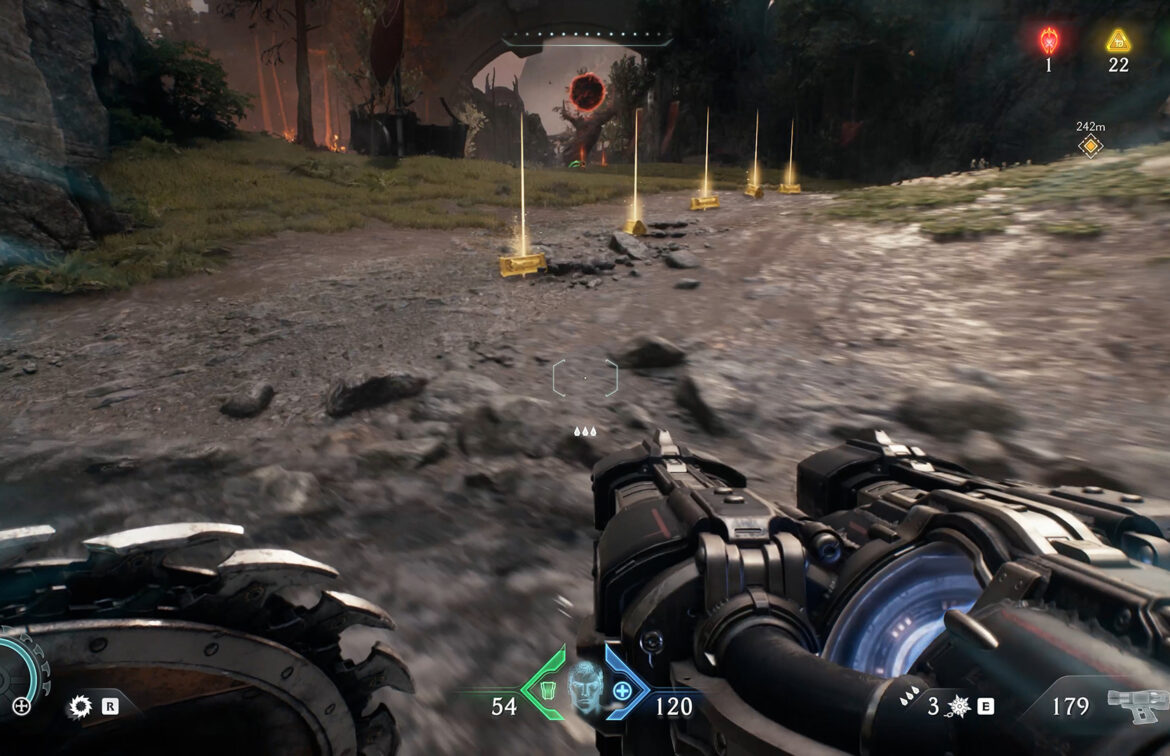Click the red life sigil icon
1170x756 pixels.
coord(1048,40)
